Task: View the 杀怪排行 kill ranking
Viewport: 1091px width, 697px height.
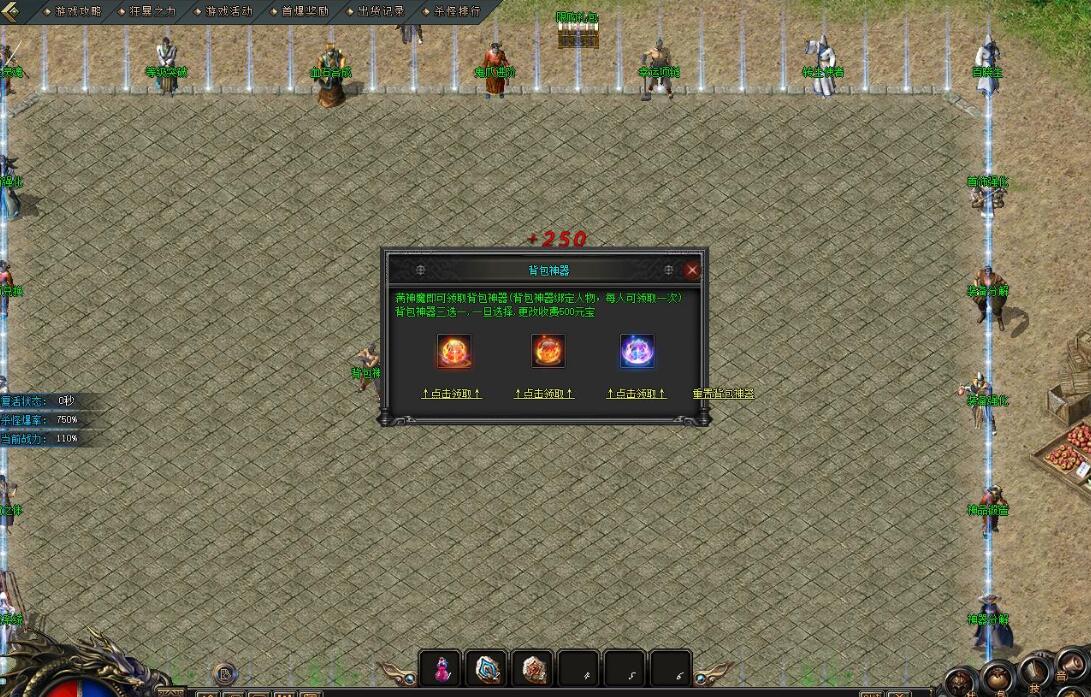Action: [456, 11]
